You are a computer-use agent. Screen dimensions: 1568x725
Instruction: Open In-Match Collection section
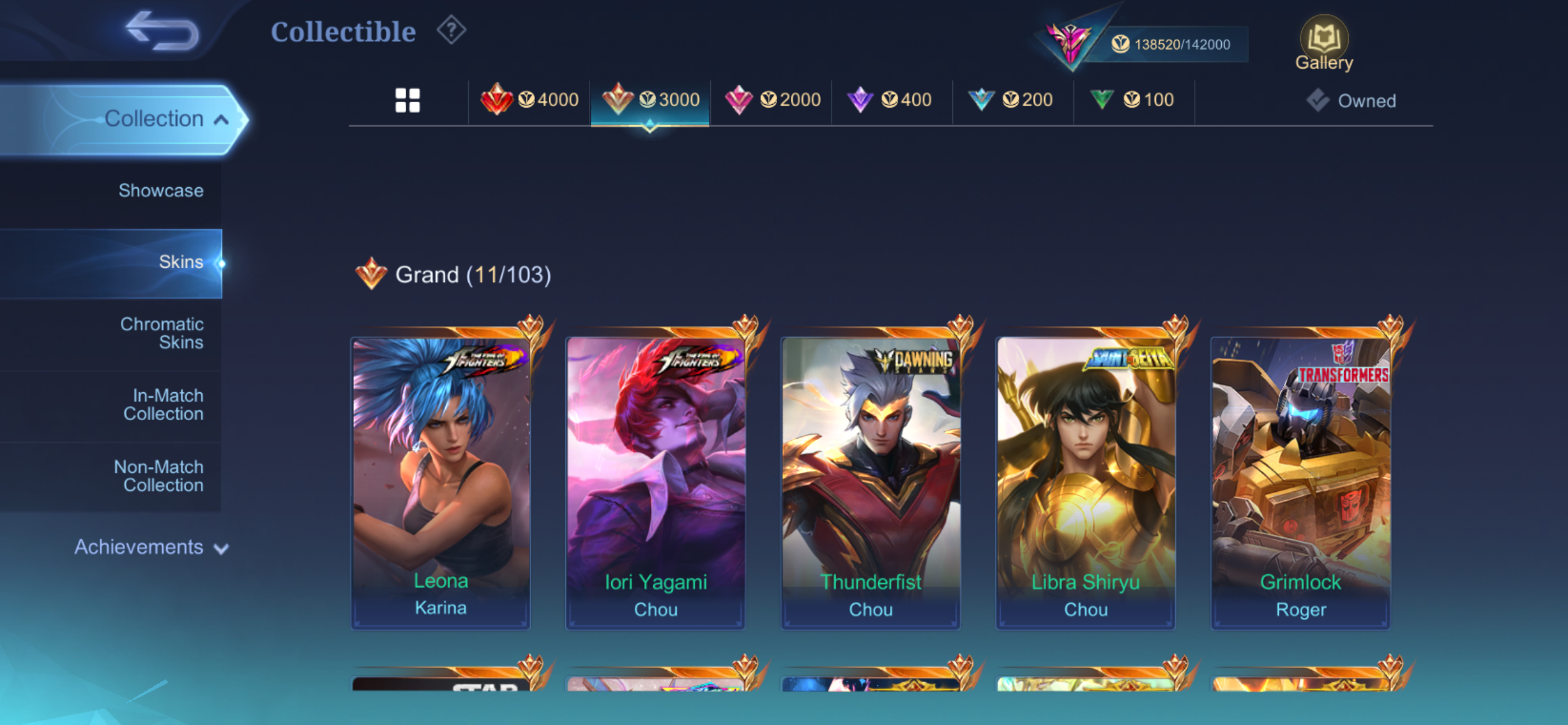coord(163,405)
